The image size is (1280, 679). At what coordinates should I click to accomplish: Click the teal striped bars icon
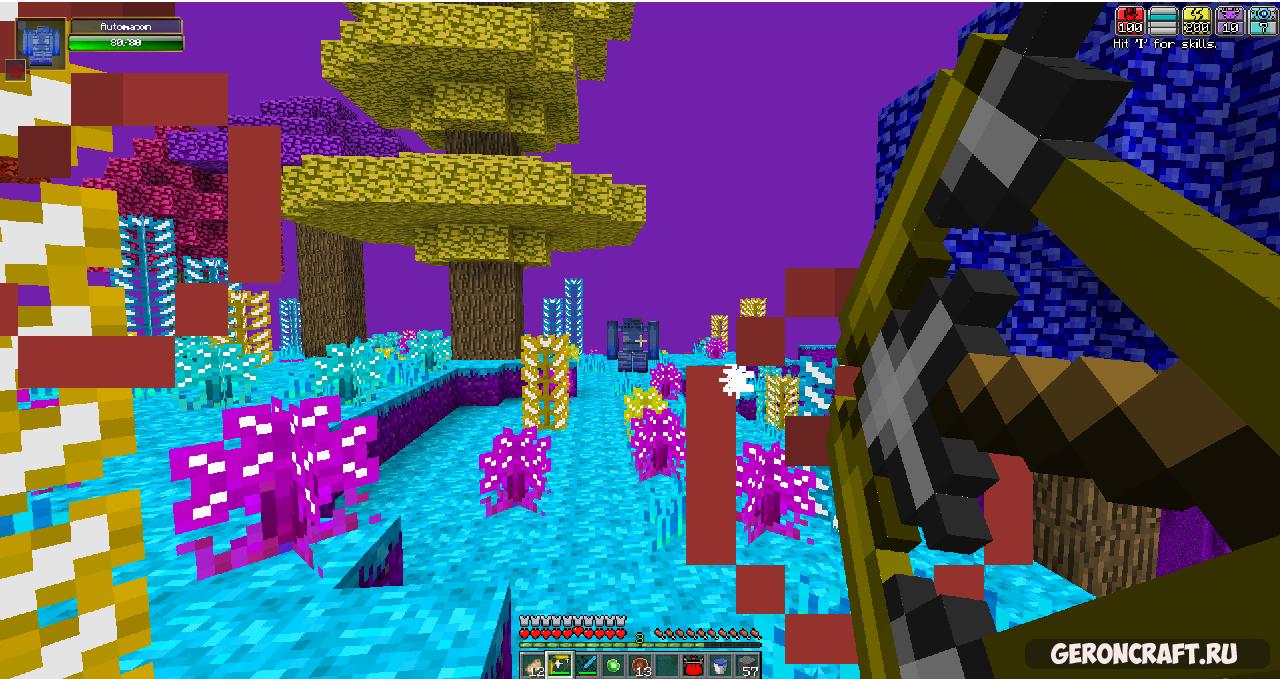(x=1163, y=20)
